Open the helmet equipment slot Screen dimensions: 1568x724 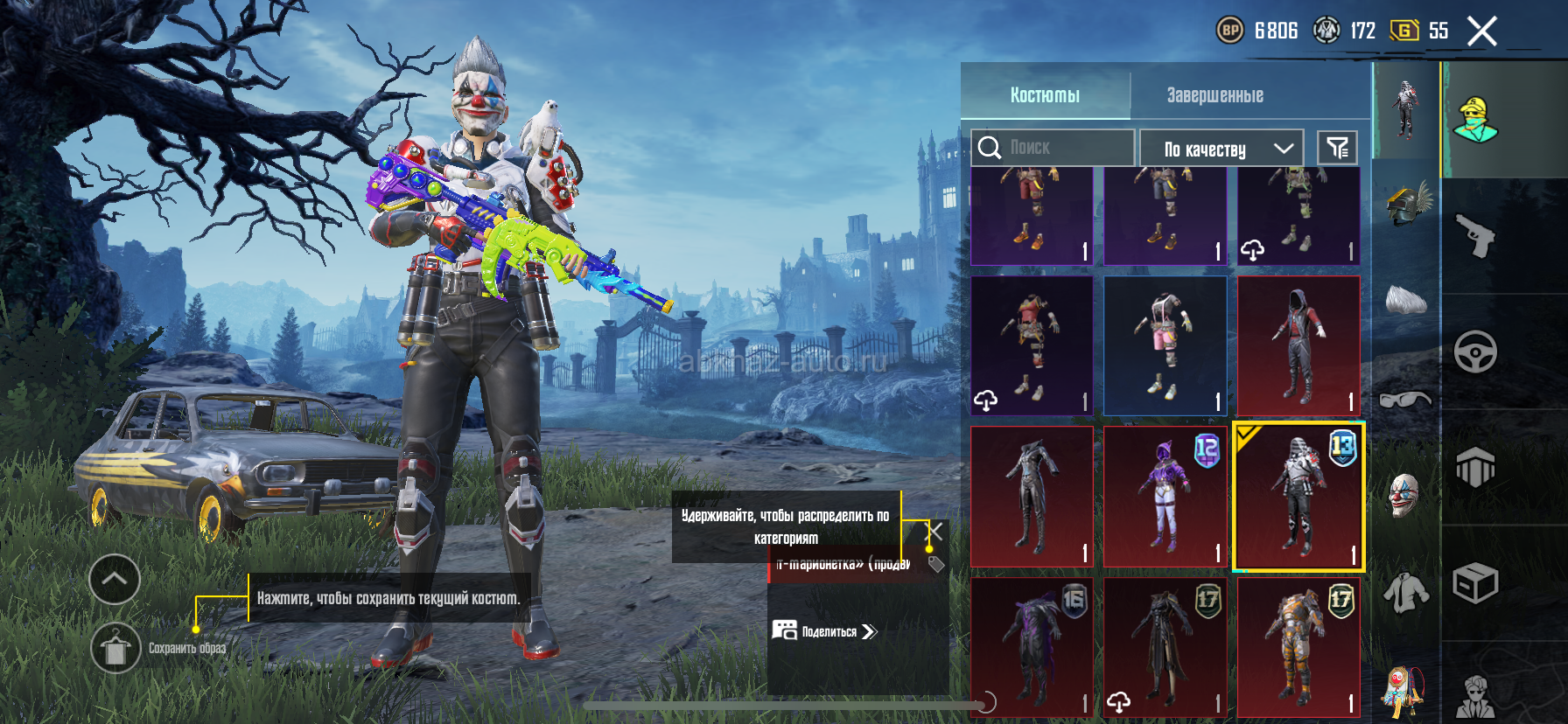(x=1407, y=204)
